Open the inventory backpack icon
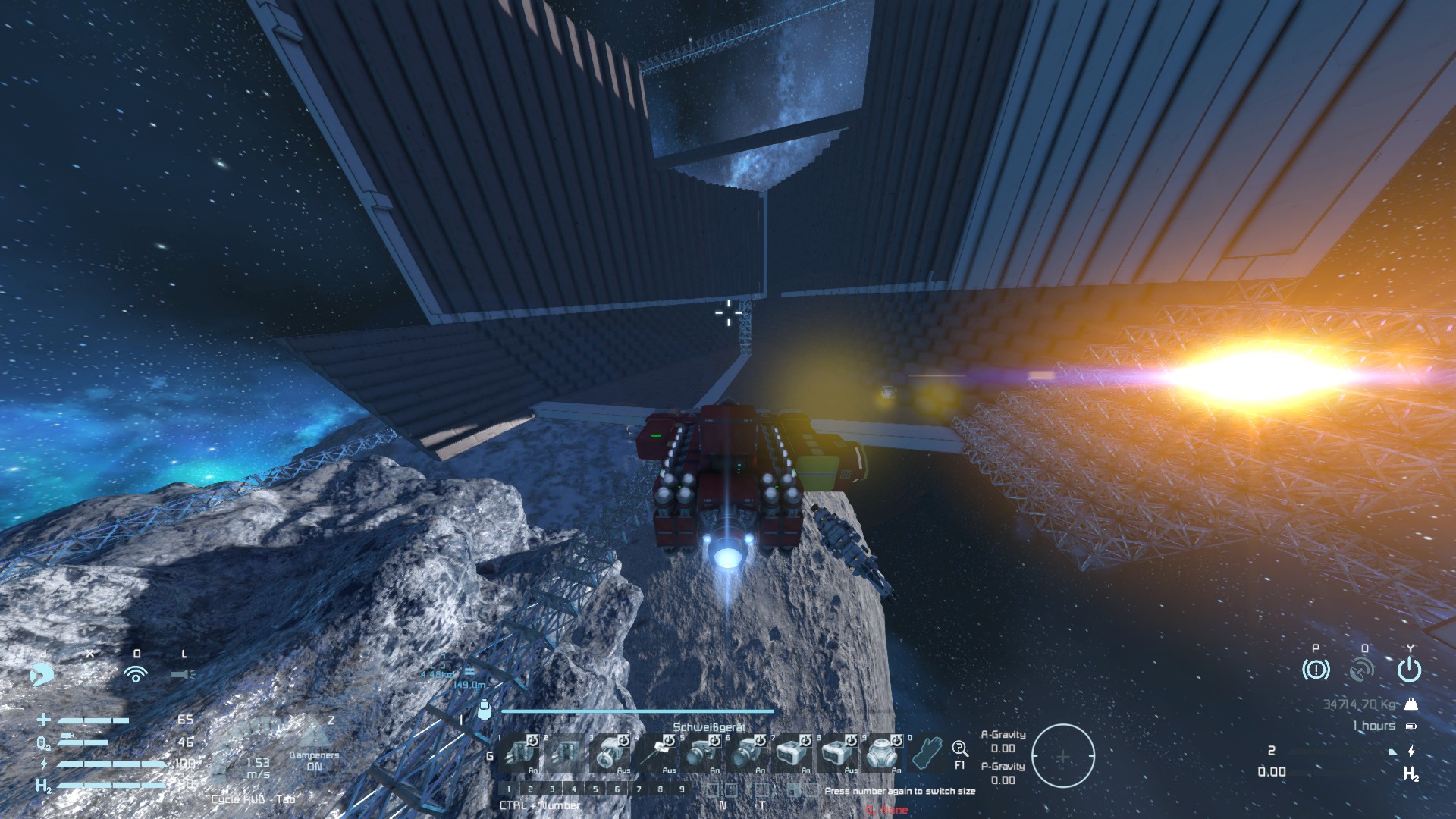Screen dimensions: 1456x819 [x=485, y=711]
